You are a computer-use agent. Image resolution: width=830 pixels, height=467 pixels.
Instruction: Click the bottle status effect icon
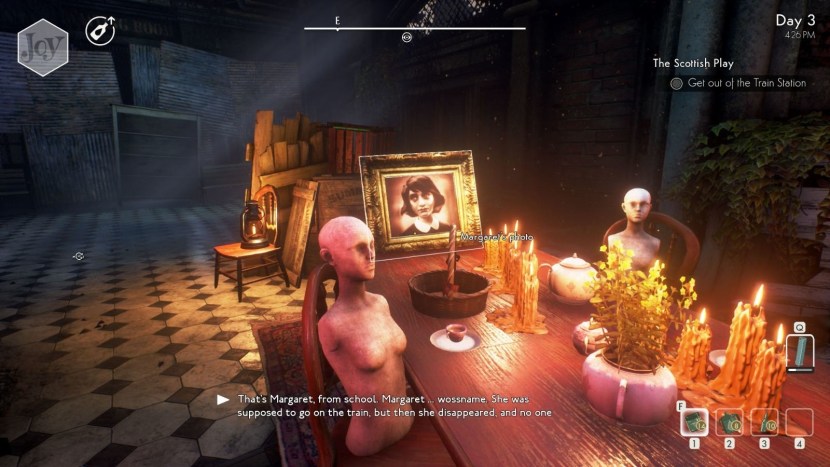tap(100, 31)
